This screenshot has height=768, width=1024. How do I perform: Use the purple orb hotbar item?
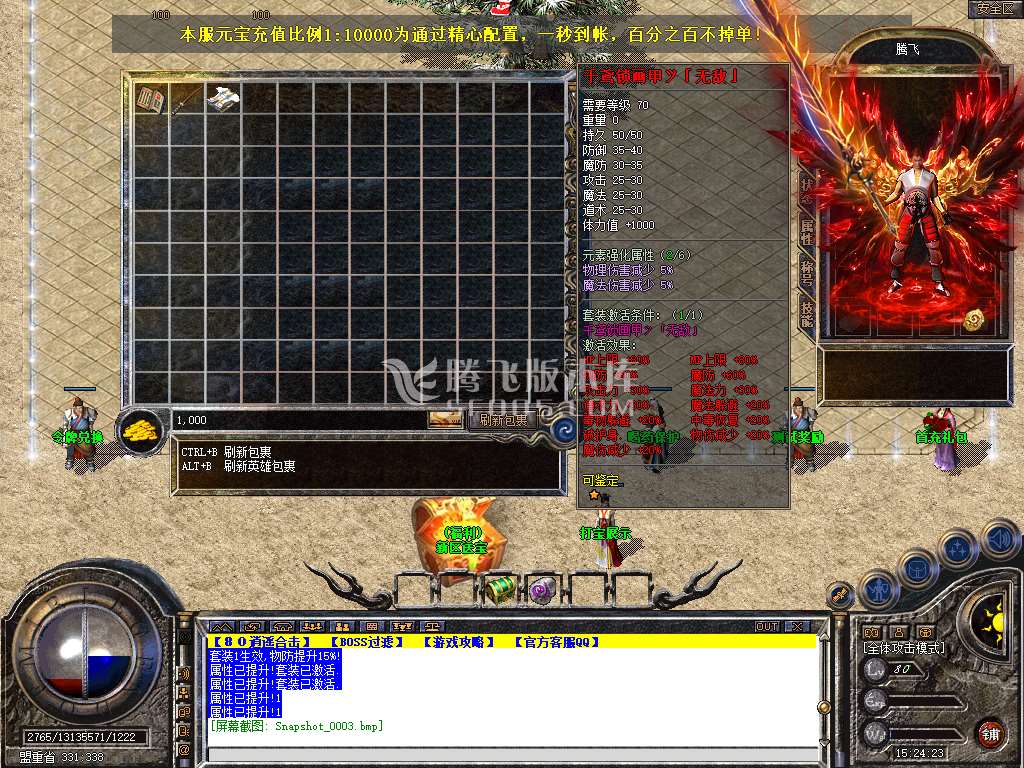(541, 589)
